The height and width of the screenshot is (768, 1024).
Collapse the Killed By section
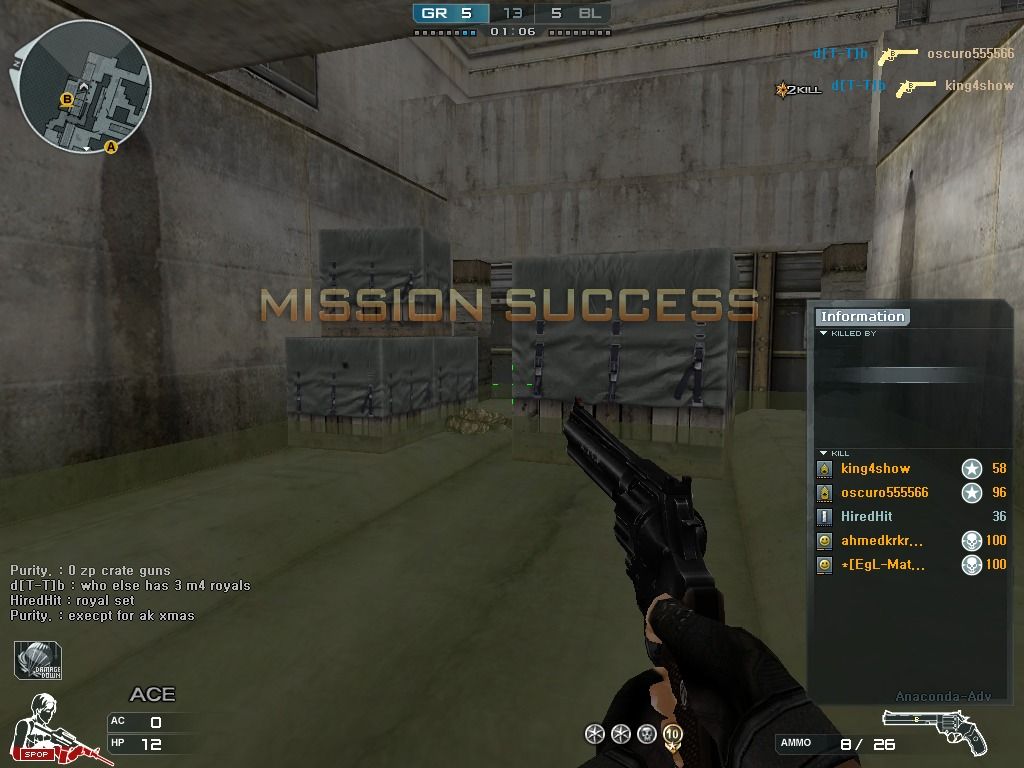823,334
